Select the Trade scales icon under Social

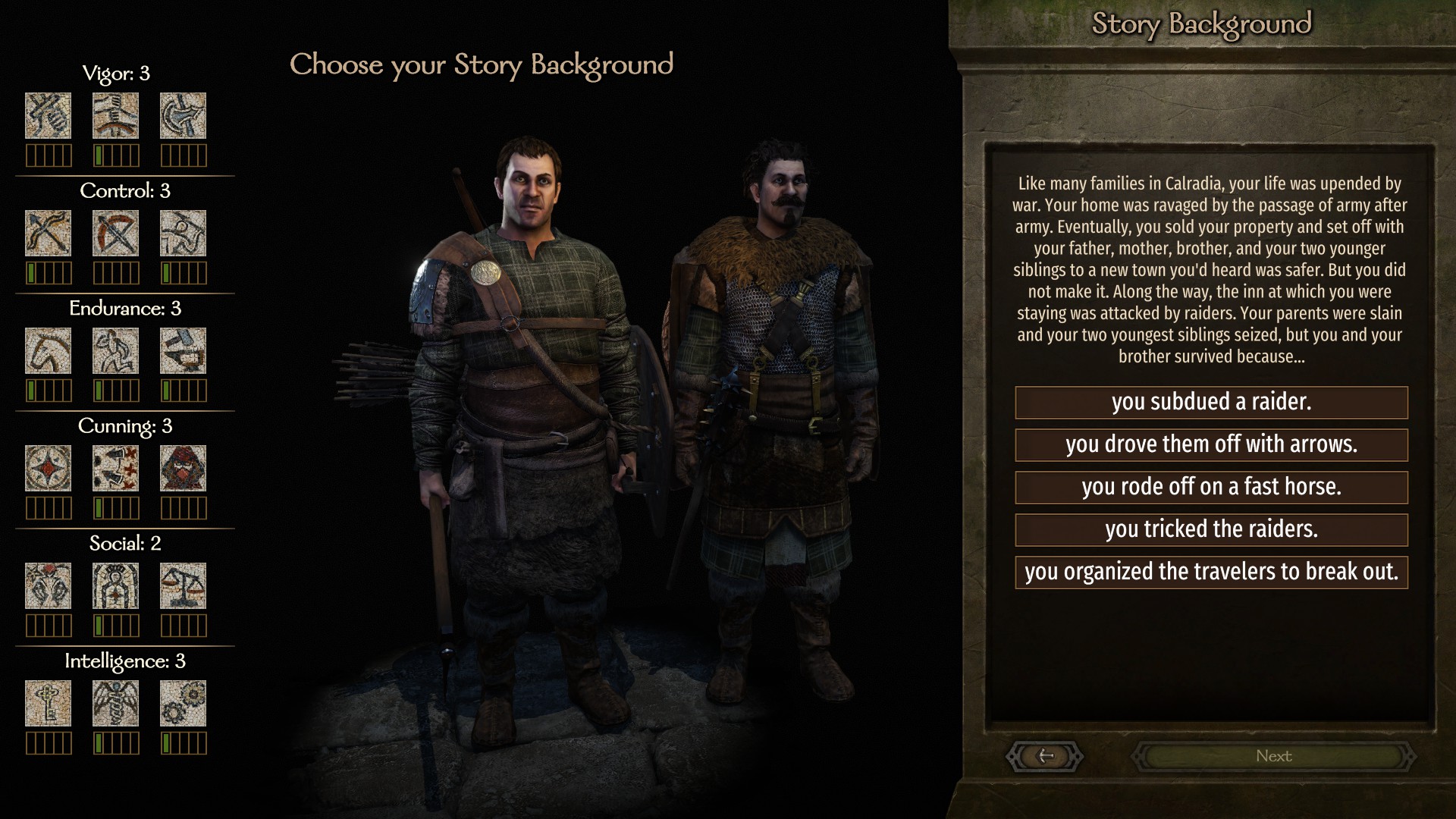pyautogui.click(x=183, y=585)
